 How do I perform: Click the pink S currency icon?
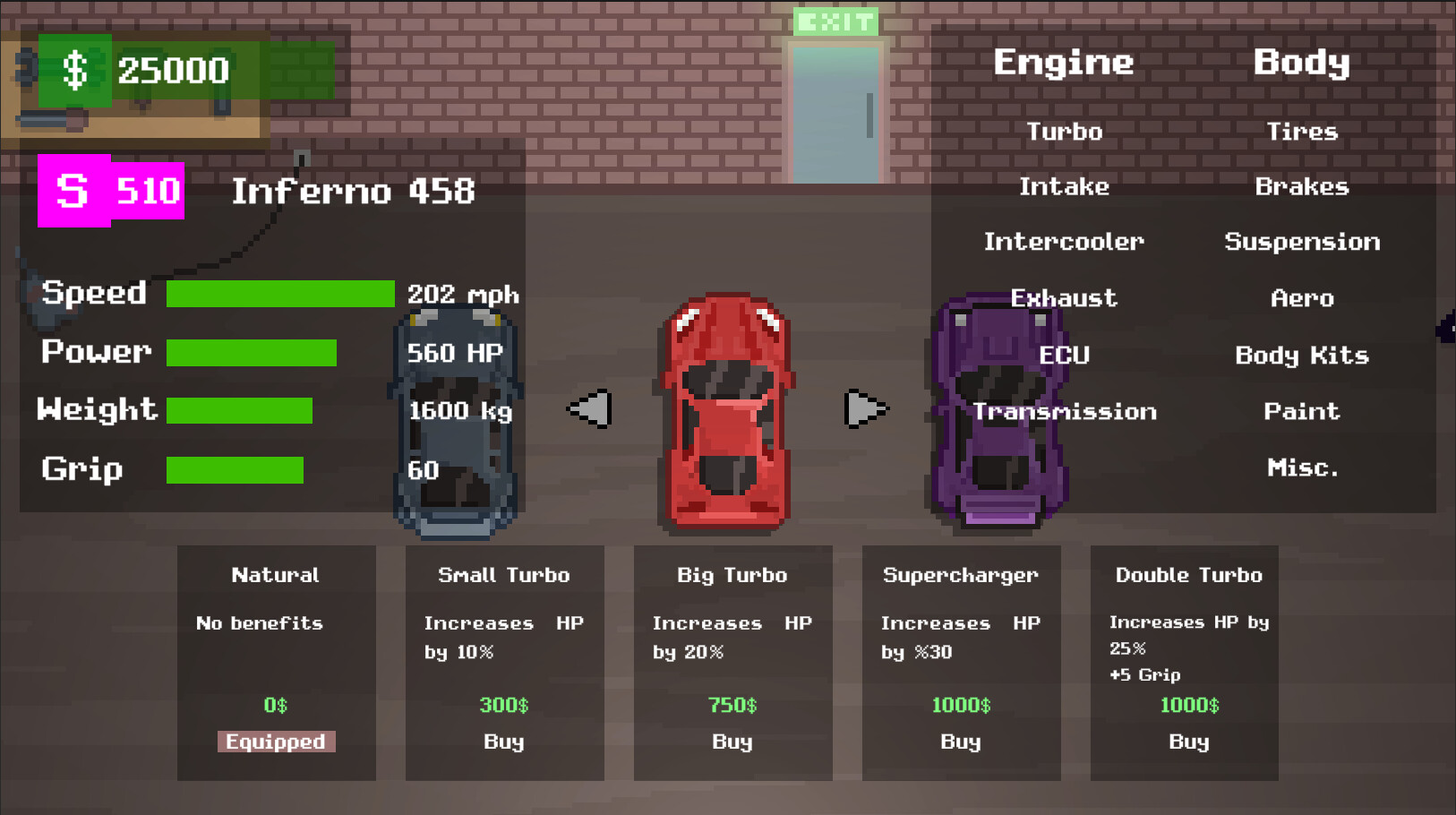[x=73, y=190]
